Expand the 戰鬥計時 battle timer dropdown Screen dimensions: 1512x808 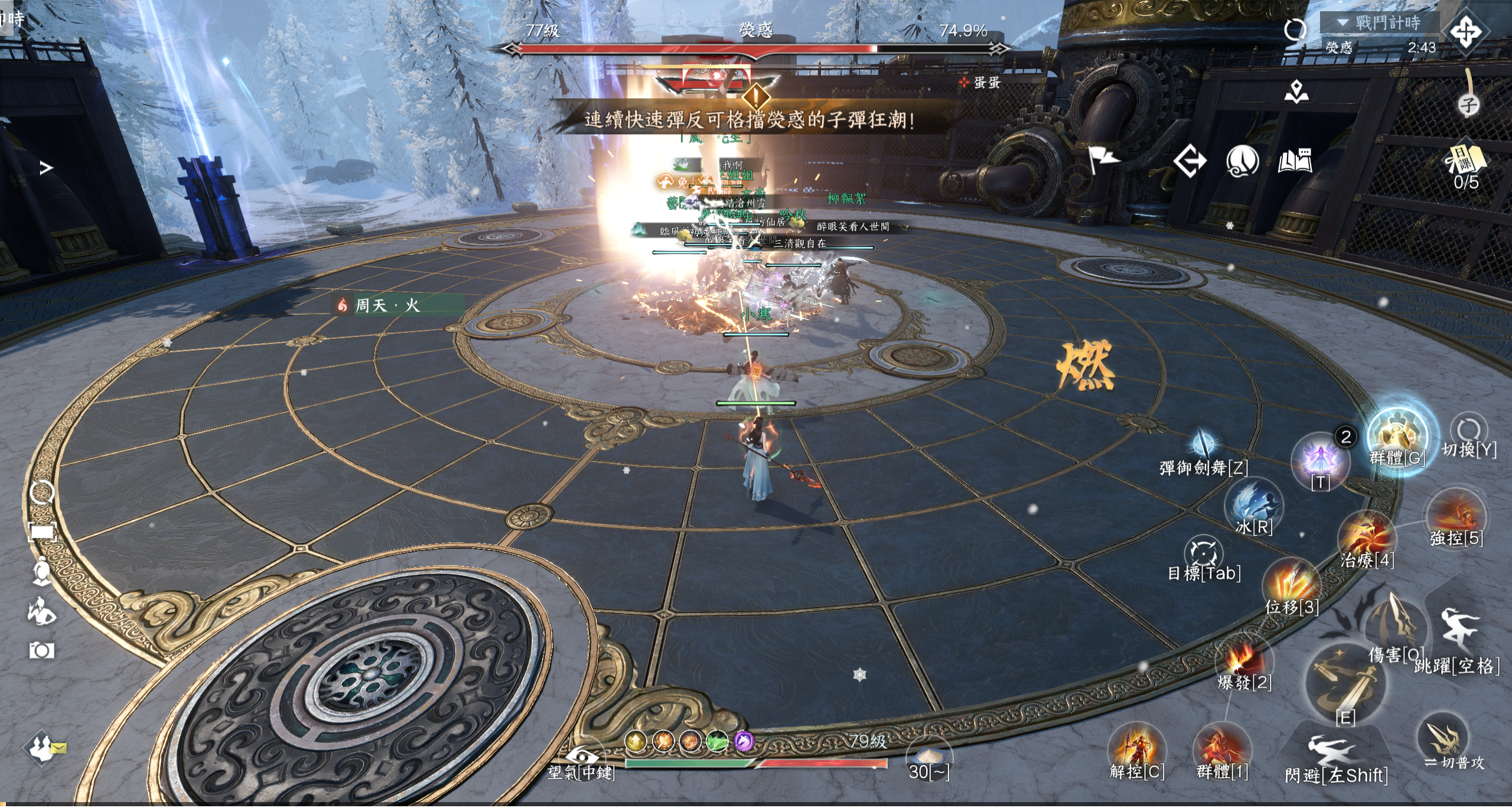(x=1343, y=22)
